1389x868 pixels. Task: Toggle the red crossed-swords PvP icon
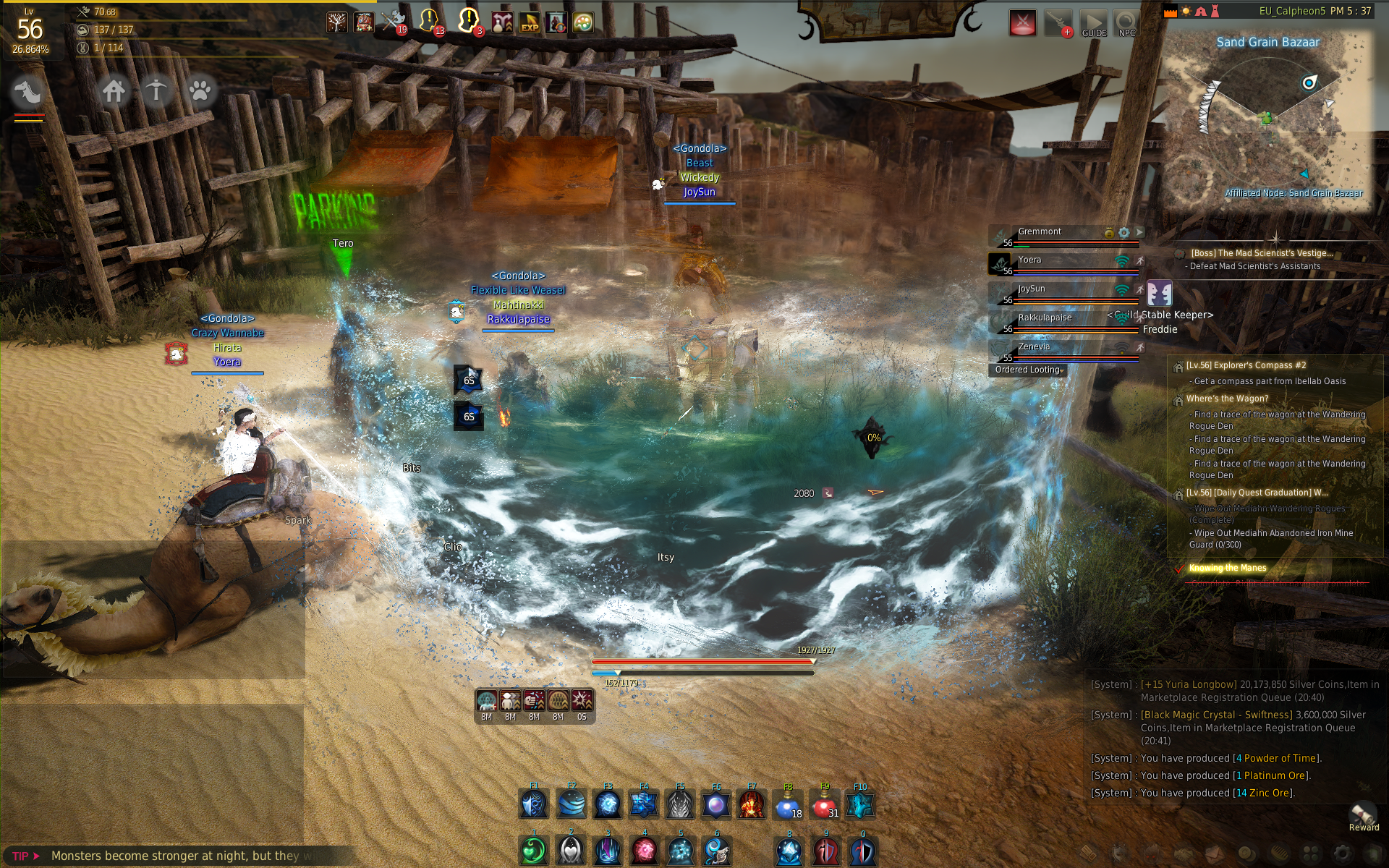(x=1022, y=23)
